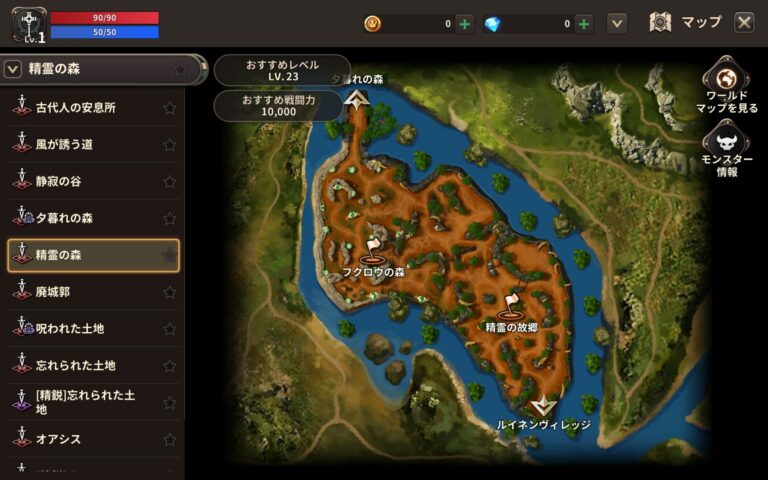Select 古代人の安息所 in the area list
This screenshot has height=480, width=768.
tap(75, 108)
